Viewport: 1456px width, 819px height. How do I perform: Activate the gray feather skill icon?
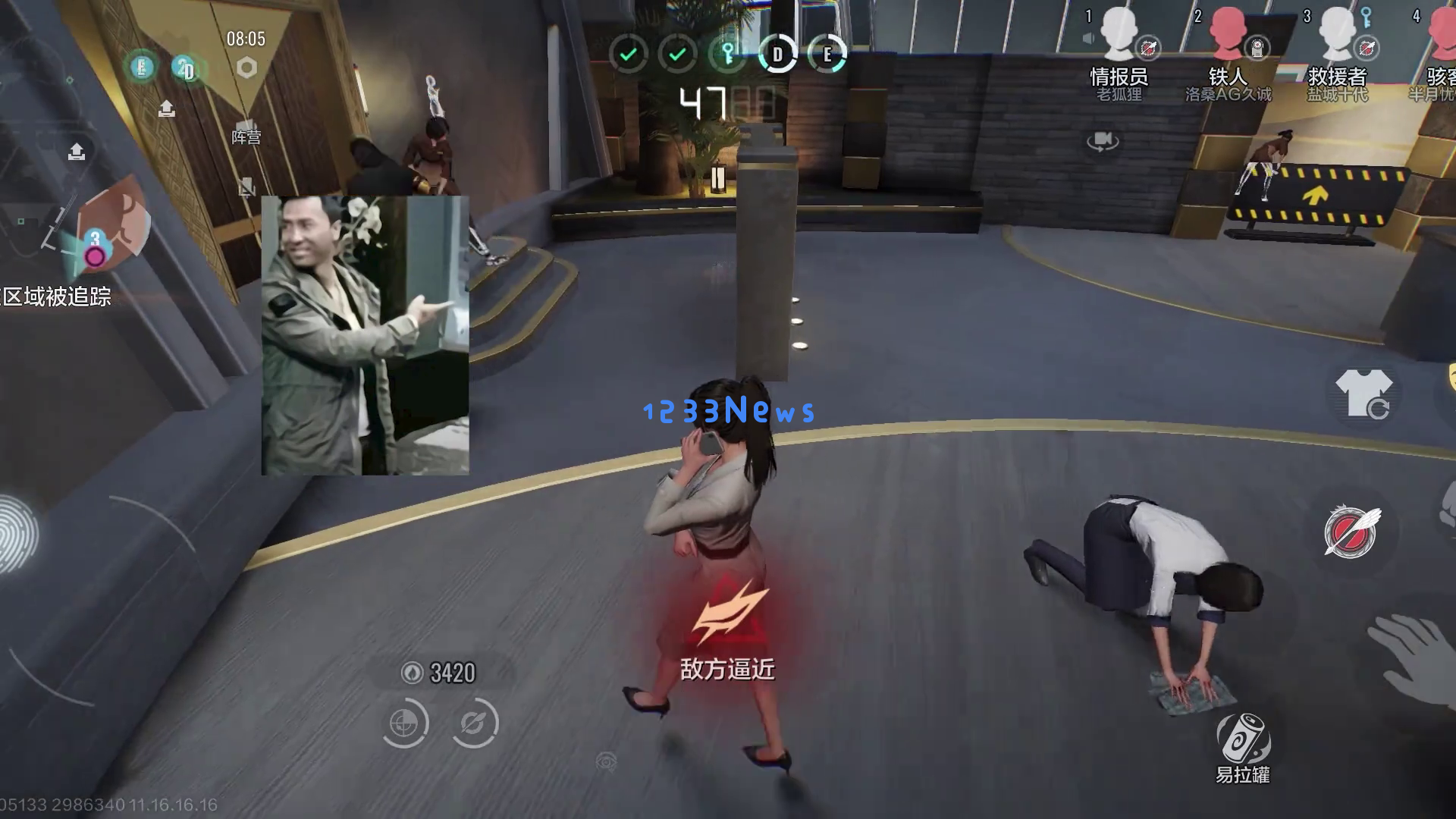474,723
